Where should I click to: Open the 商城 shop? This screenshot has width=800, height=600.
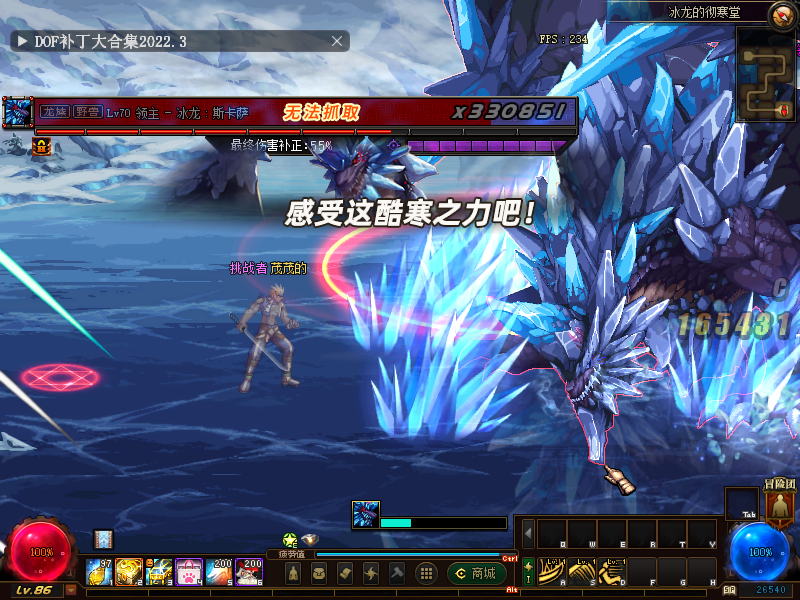[x=477, y=573]
